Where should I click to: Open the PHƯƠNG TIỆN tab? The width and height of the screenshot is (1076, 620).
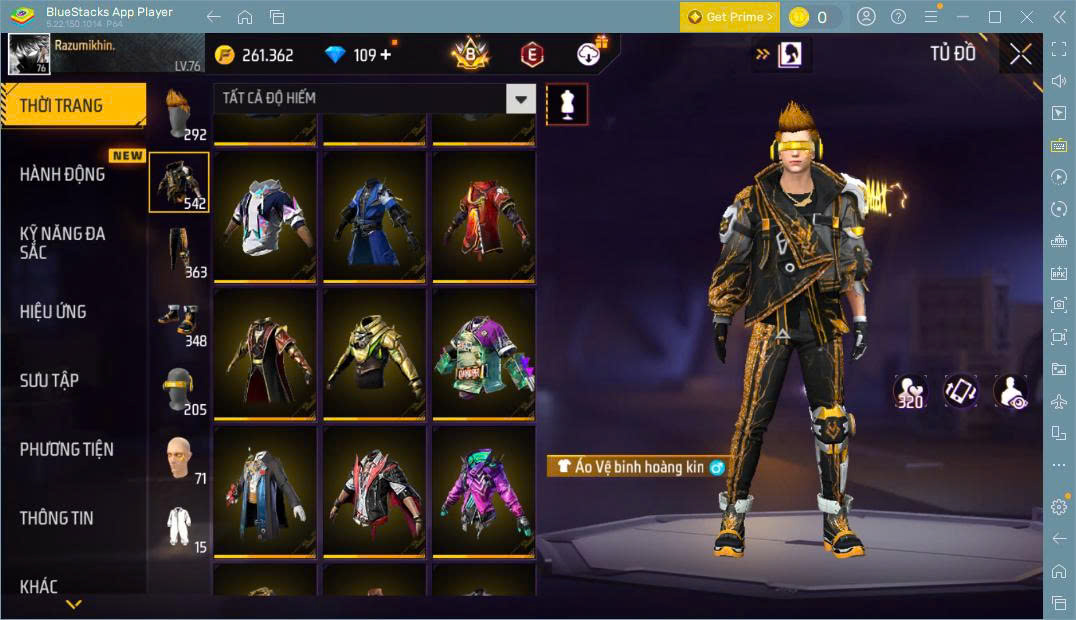tap(66, 449)
